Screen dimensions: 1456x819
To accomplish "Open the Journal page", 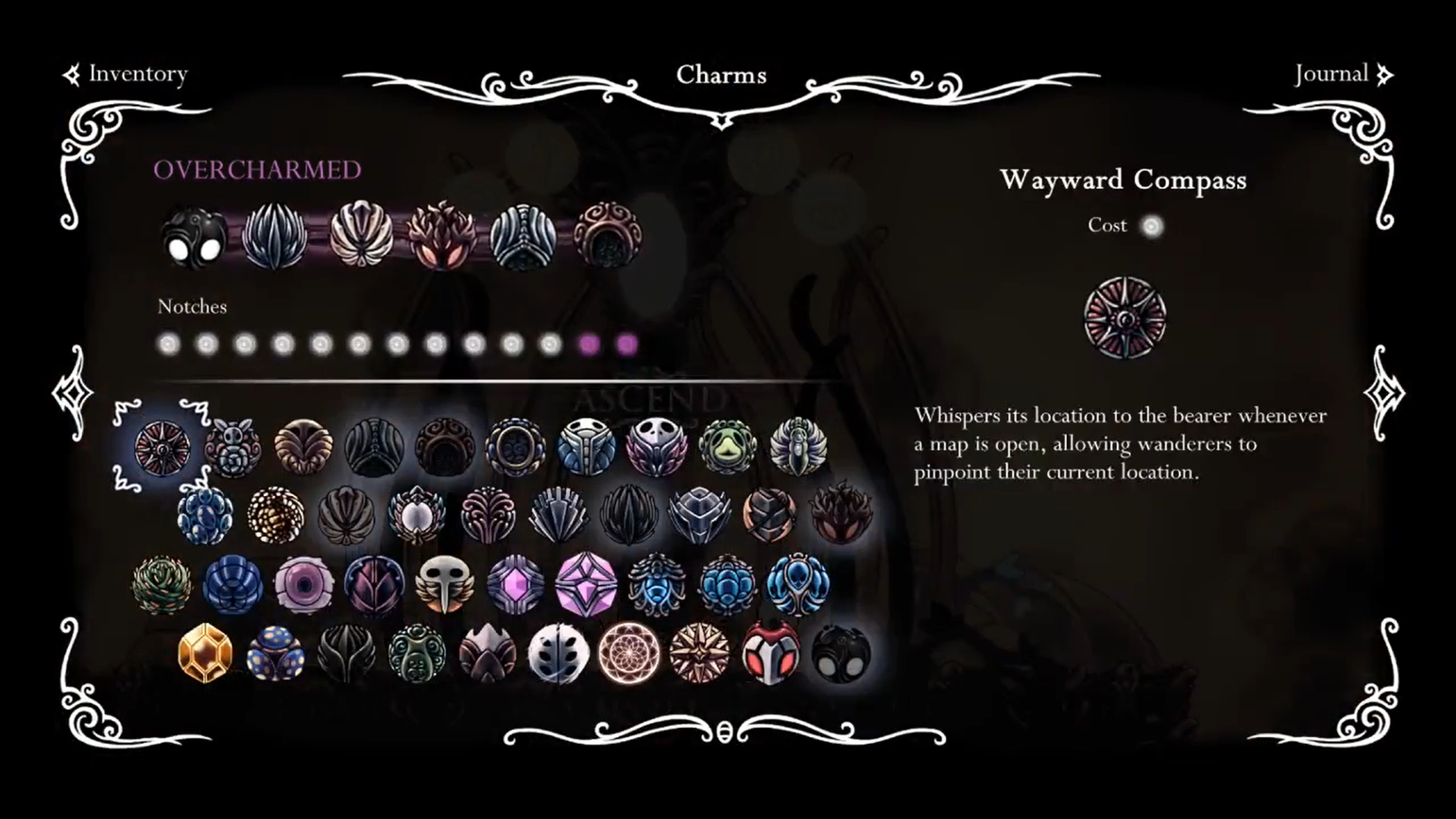I will tap(1332, 74).
